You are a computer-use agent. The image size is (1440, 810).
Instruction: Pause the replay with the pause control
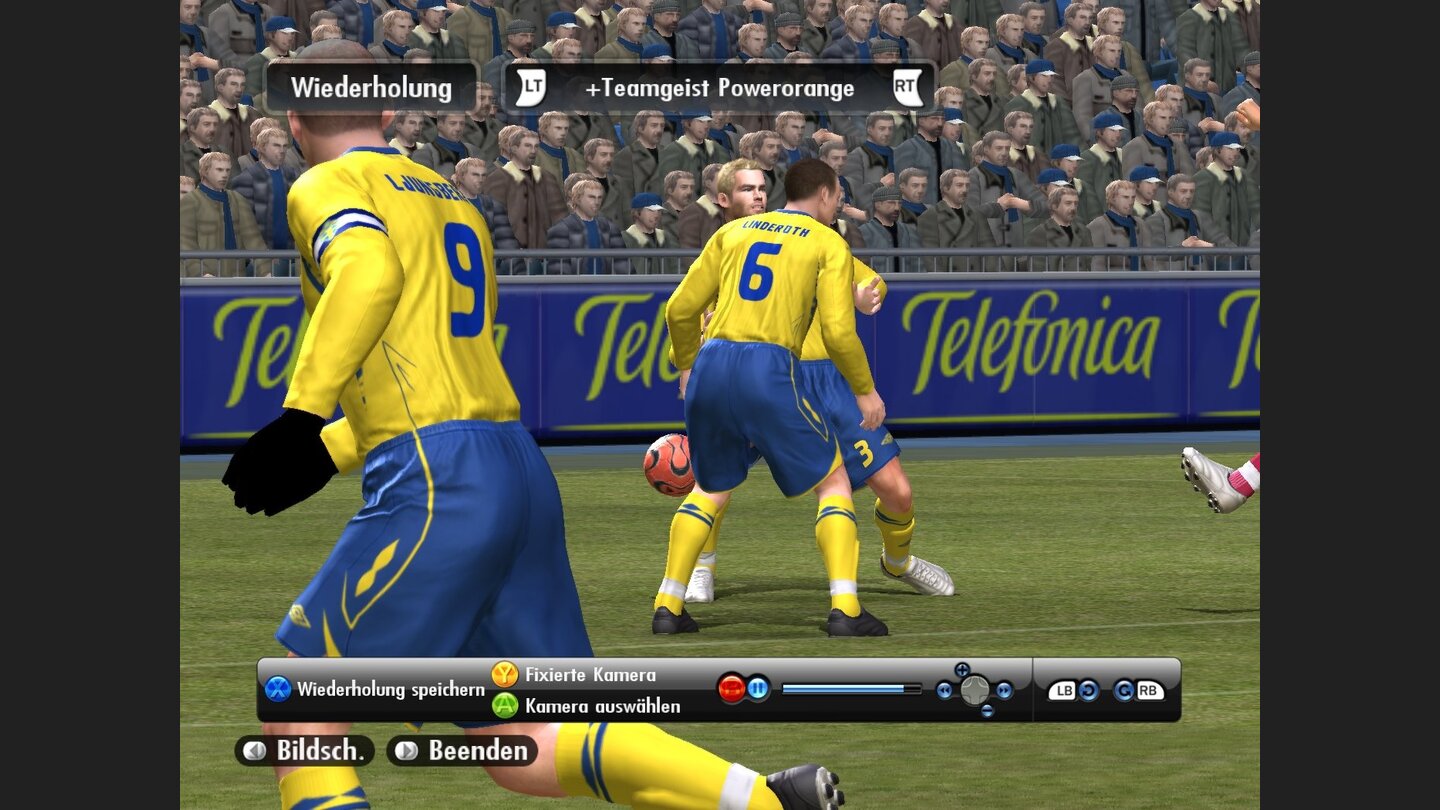pos(758,688)
